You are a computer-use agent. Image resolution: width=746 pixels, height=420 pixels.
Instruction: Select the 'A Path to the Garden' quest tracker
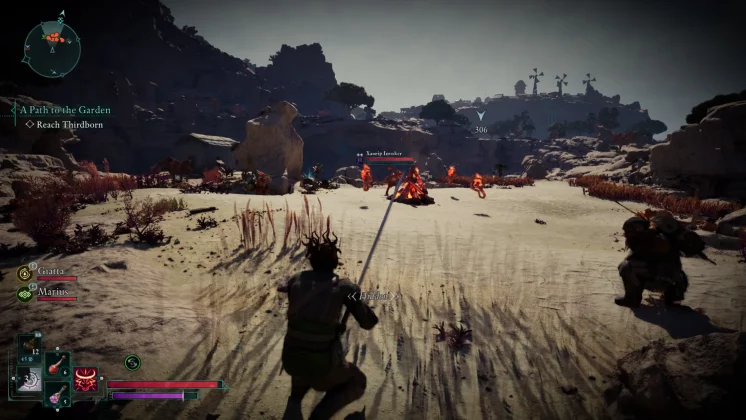[x=65, y=110]
